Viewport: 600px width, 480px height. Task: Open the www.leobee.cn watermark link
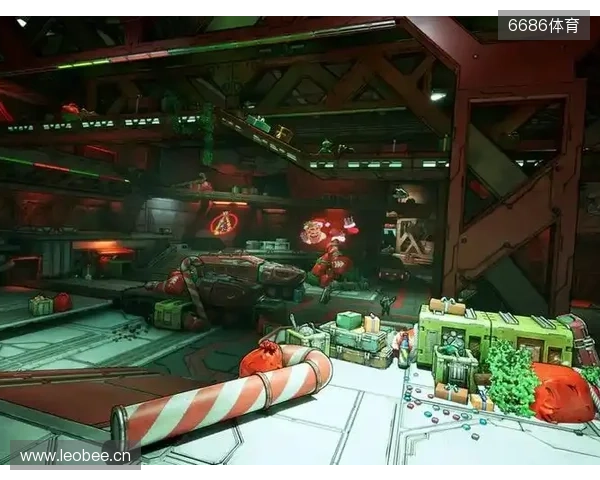click(x=75, y=456)
